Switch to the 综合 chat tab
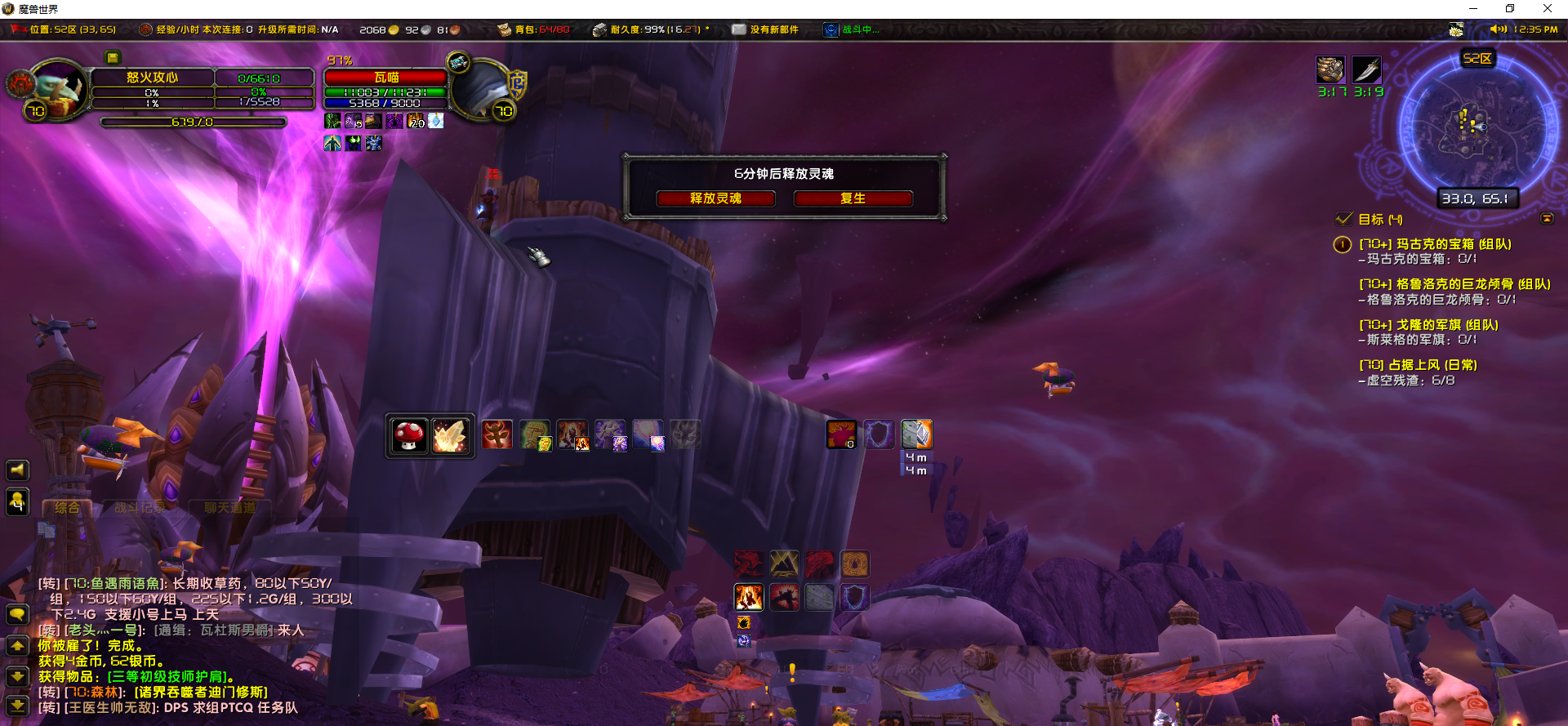The height and width of the screenshot is (726, 1568). point(67,508)
